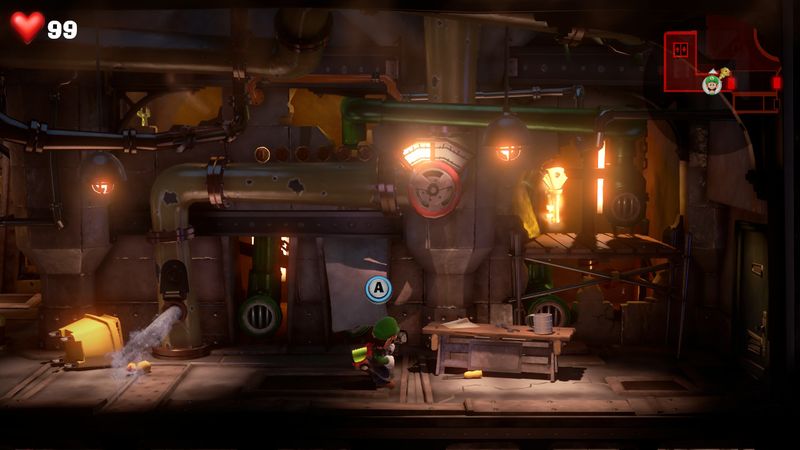Image resolution: width=800 pixels, height=450 pixels.
Task: Select the elevator icon on the minimap
Action: pos(684,47)
